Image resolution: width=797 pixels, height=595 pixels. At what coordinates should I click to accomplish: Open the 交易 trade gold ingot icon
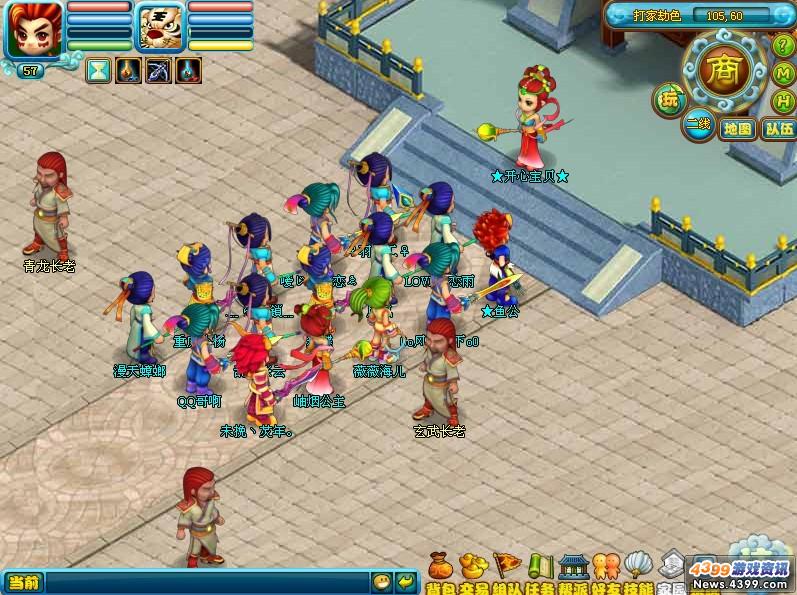coord(473,567)
